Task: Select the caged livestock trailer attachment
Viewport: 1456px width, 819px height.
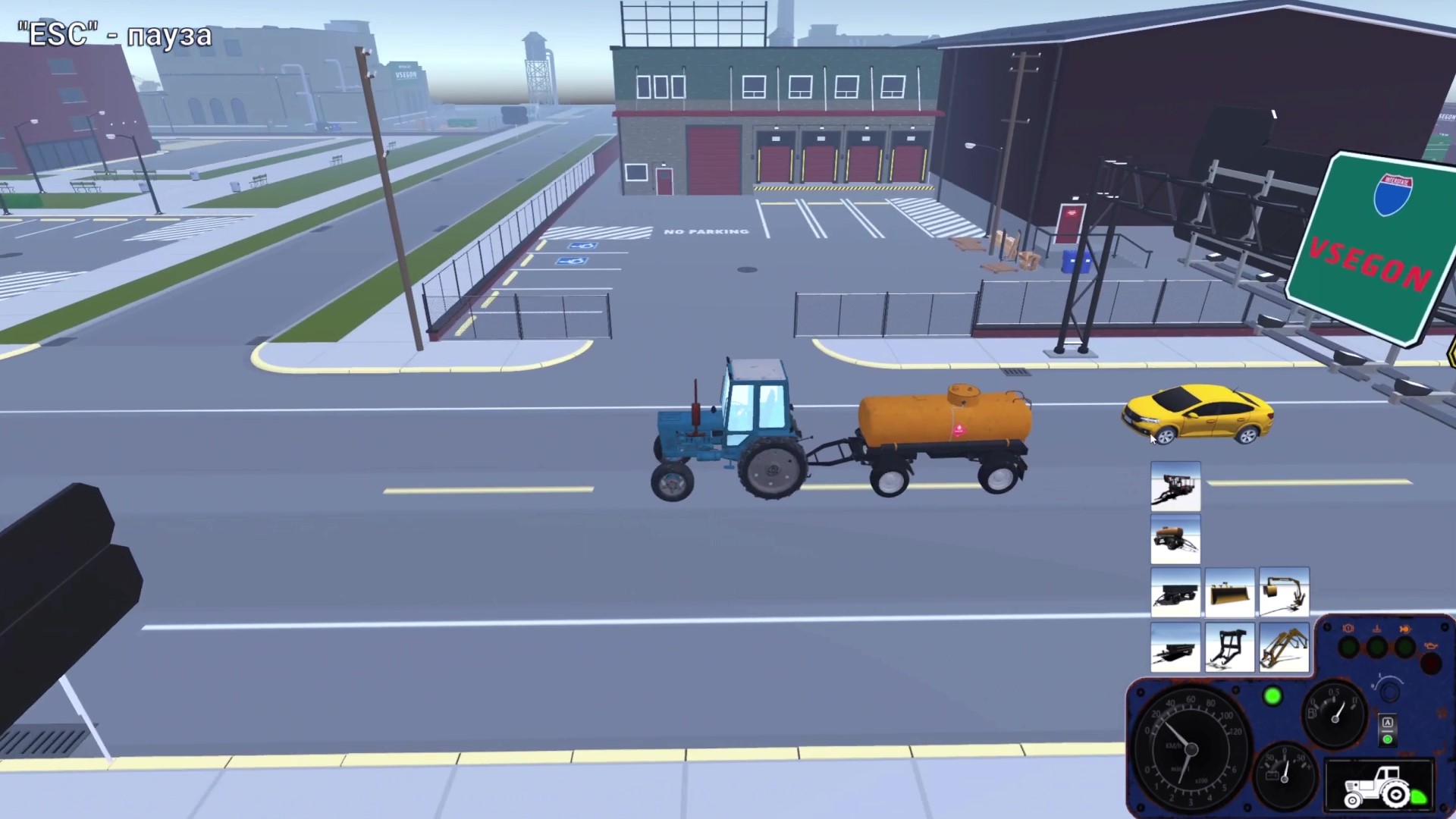Action: coord(1175,485)
